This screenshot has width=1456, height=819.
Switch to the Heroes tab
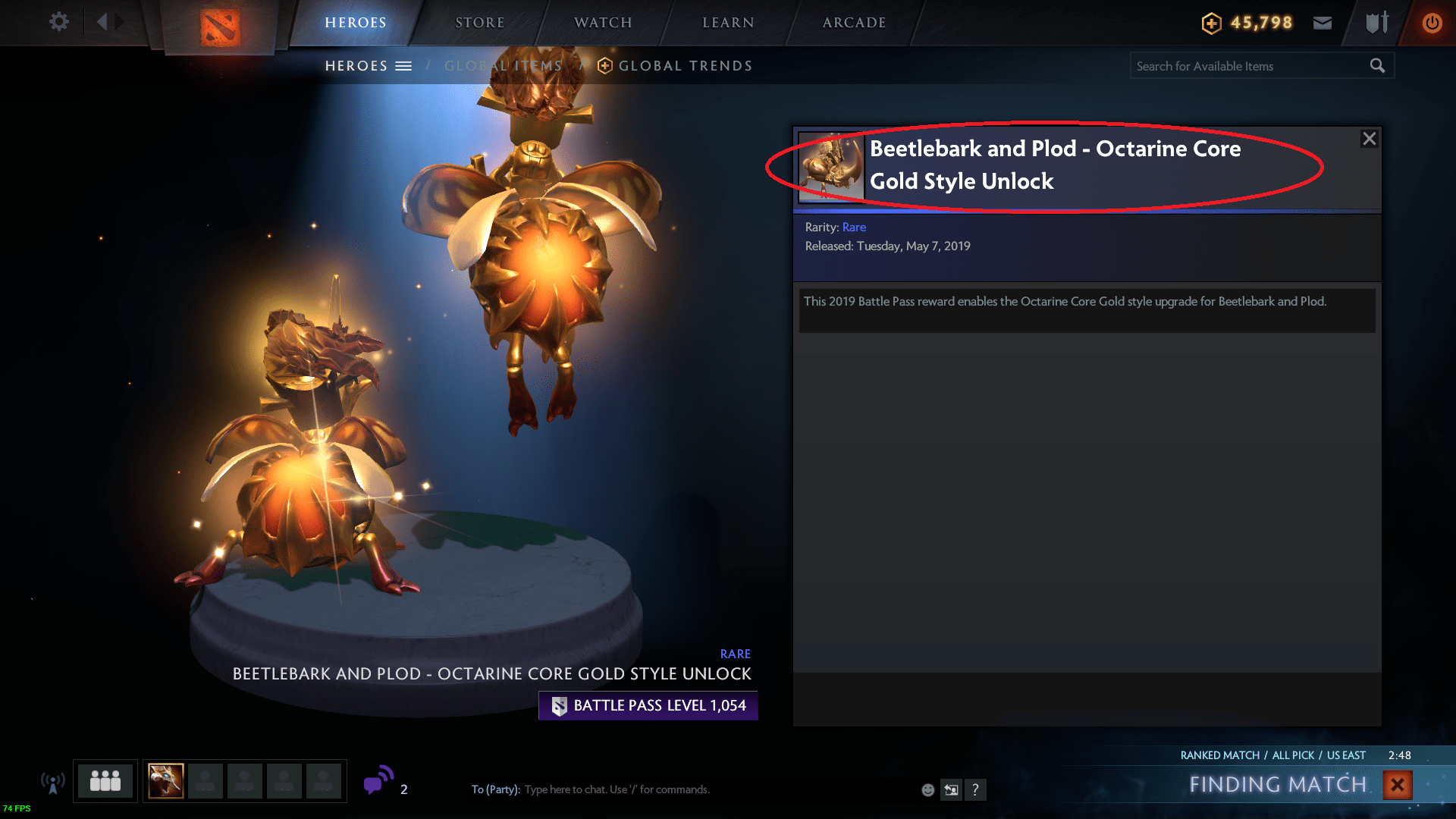coord(356,23)
